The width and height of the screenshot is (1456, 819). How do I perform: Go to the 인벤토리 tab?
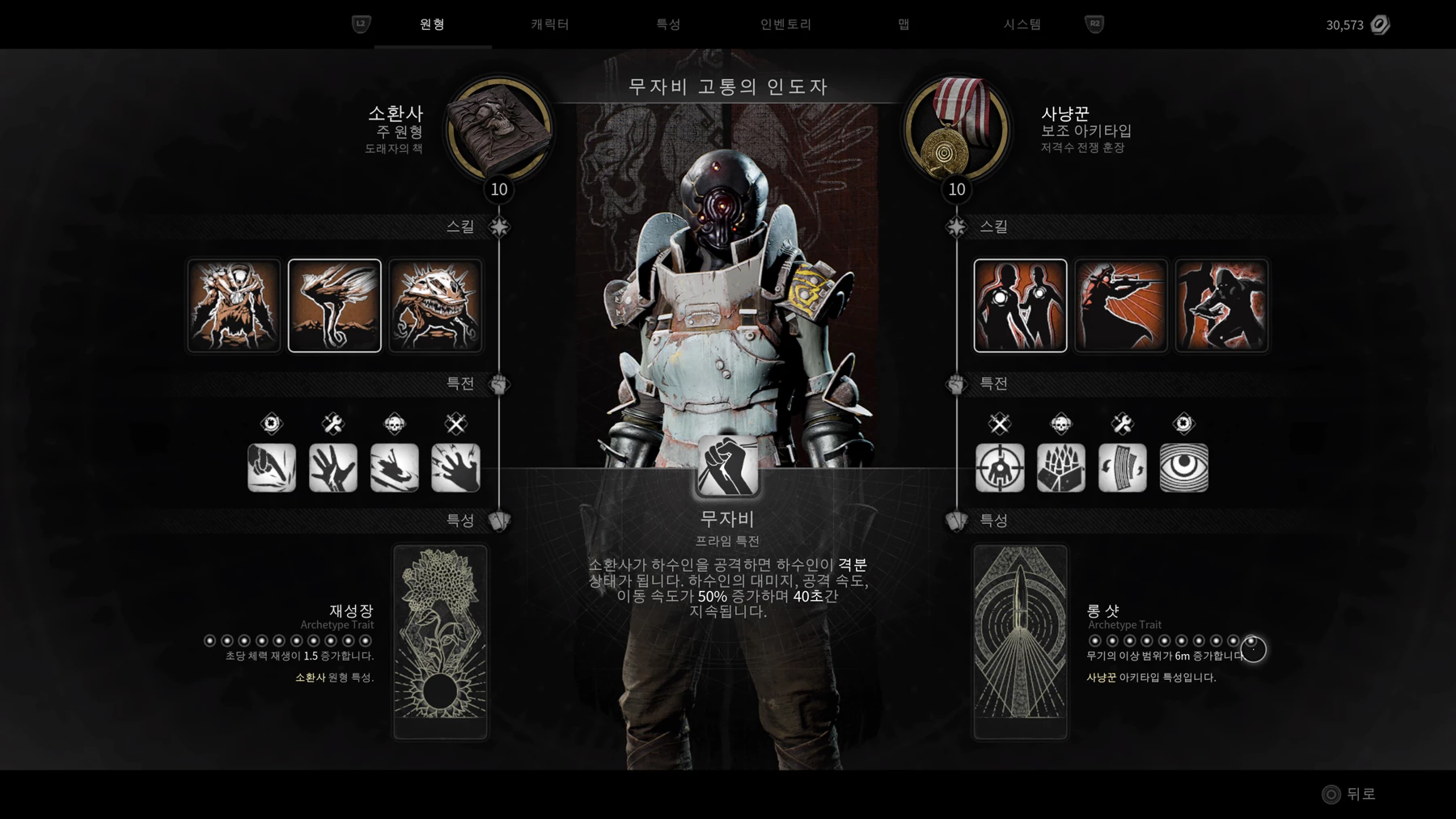[x=785, y=24]
